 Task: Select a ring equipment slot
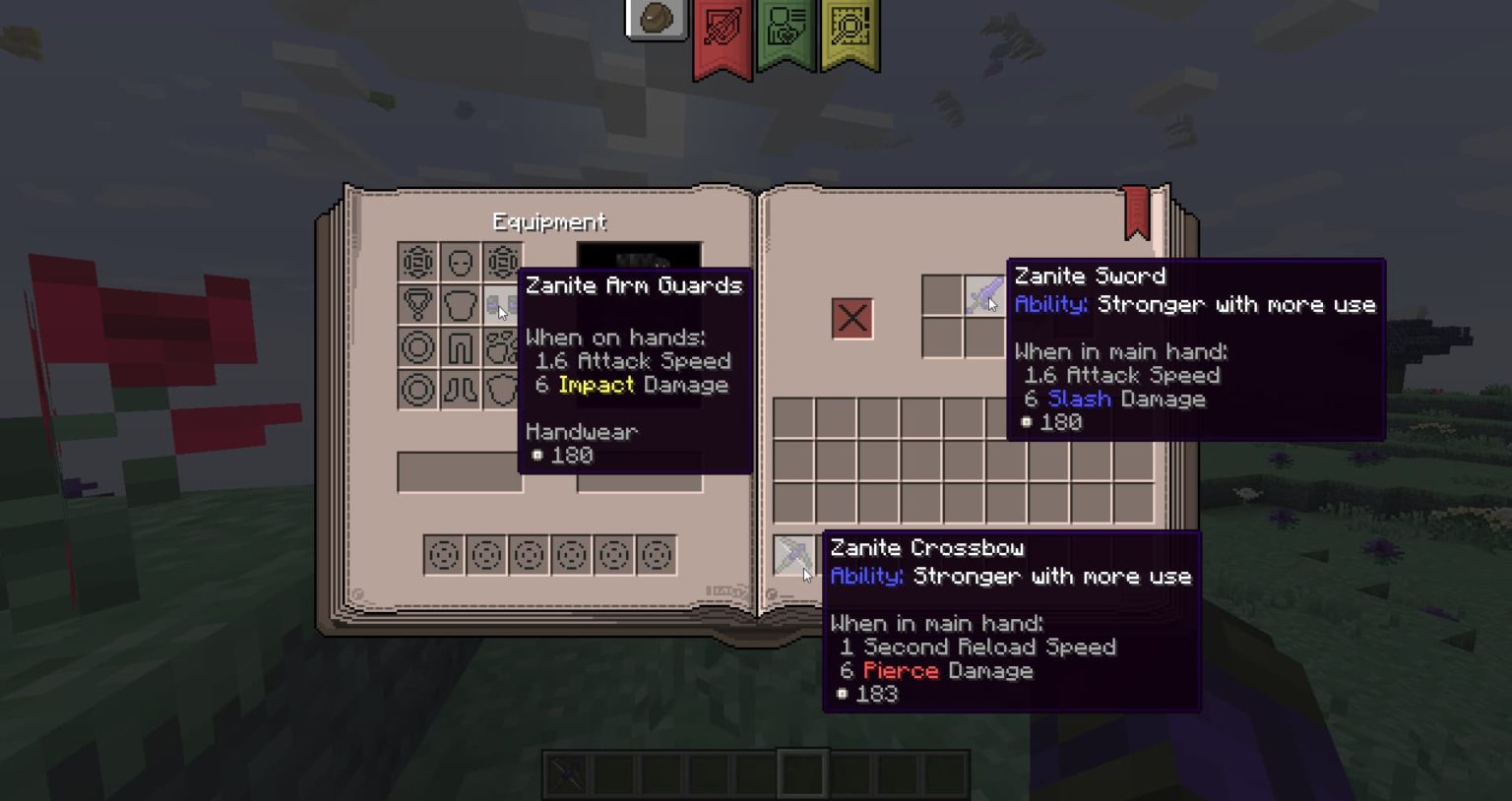[416, 346]
